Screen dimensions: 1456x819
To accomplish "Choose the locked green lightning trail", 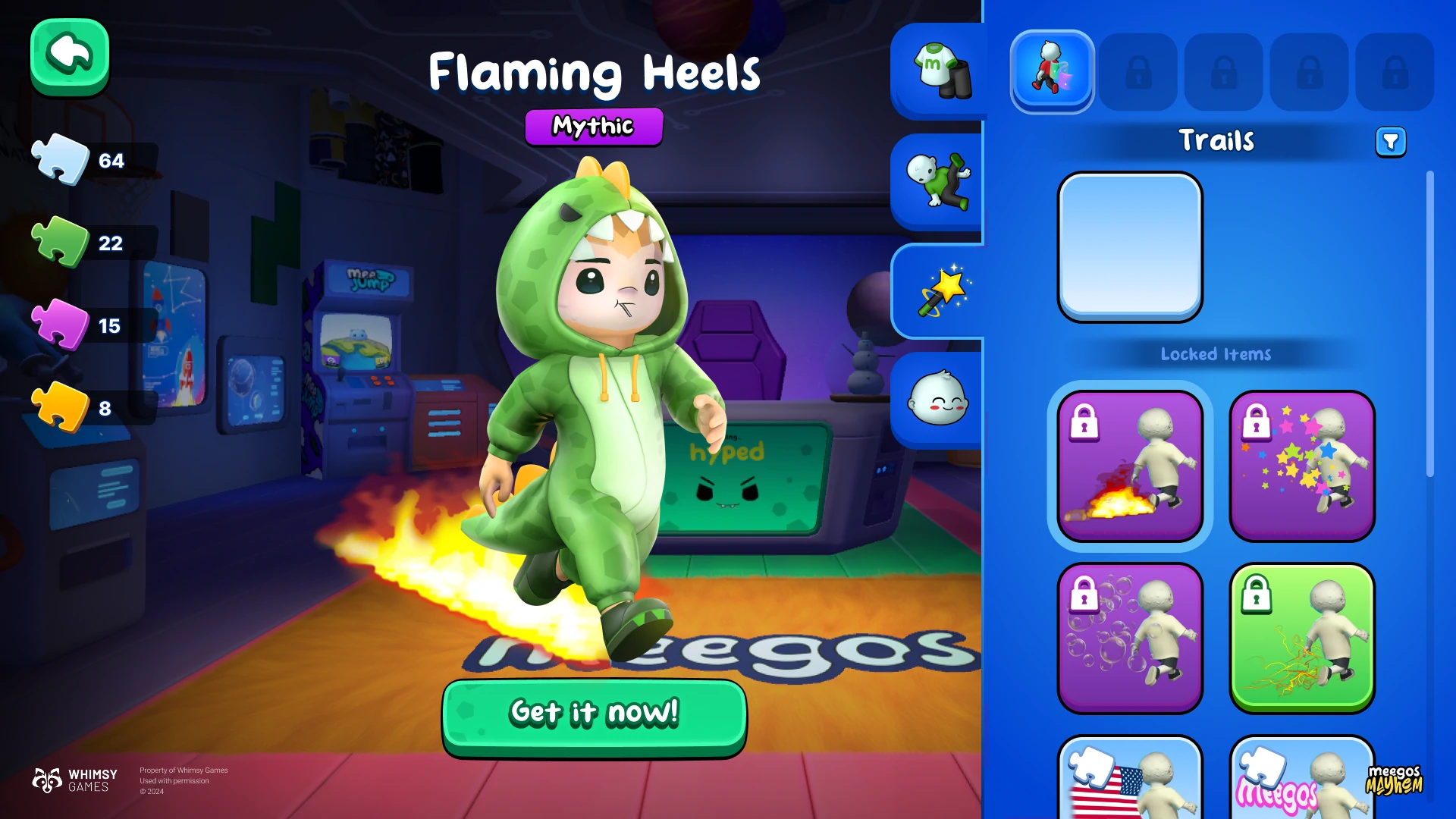I will (x=1301, y=638).
